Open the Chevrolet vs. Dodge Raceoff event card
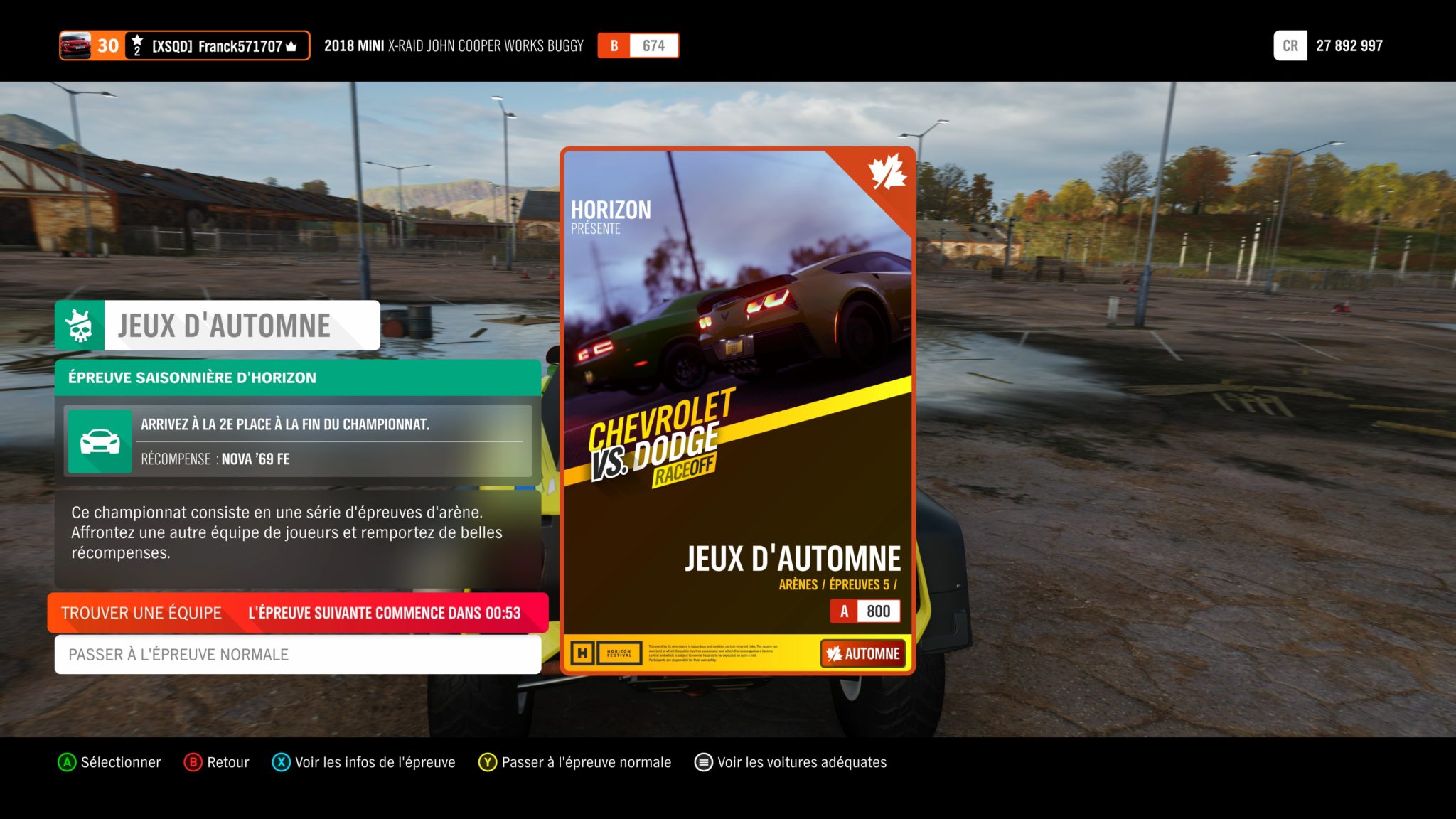Screen dimensions: 1456x819 737,410
